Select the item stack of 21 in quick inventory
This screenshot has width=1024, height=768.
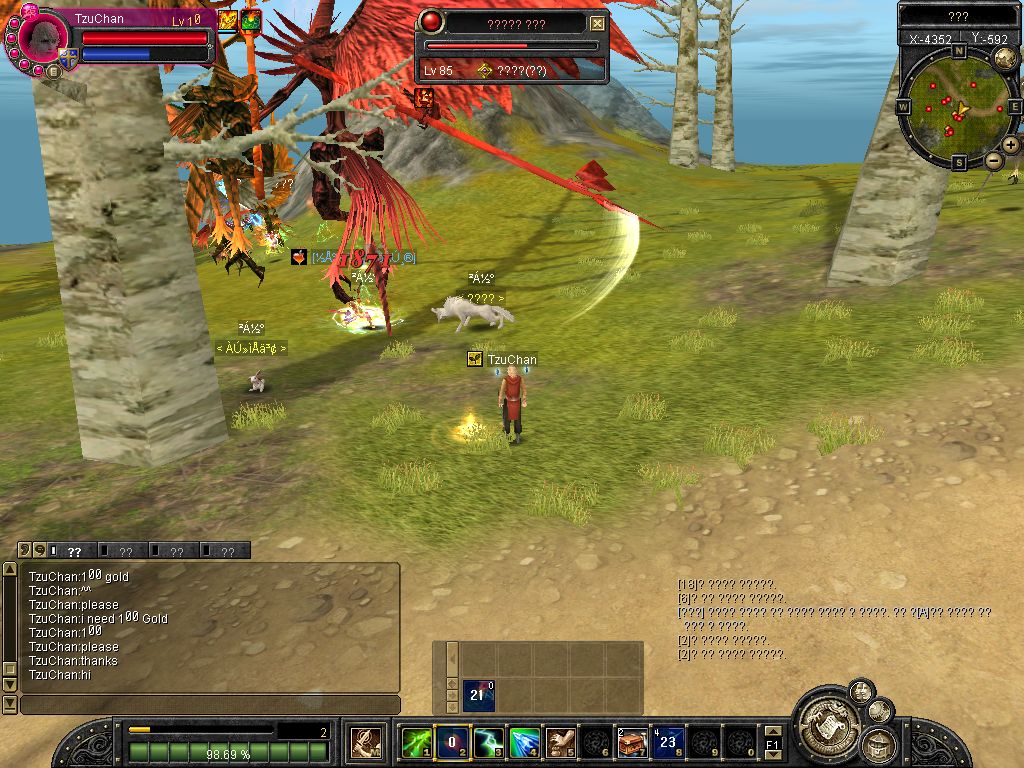[478, 695]
